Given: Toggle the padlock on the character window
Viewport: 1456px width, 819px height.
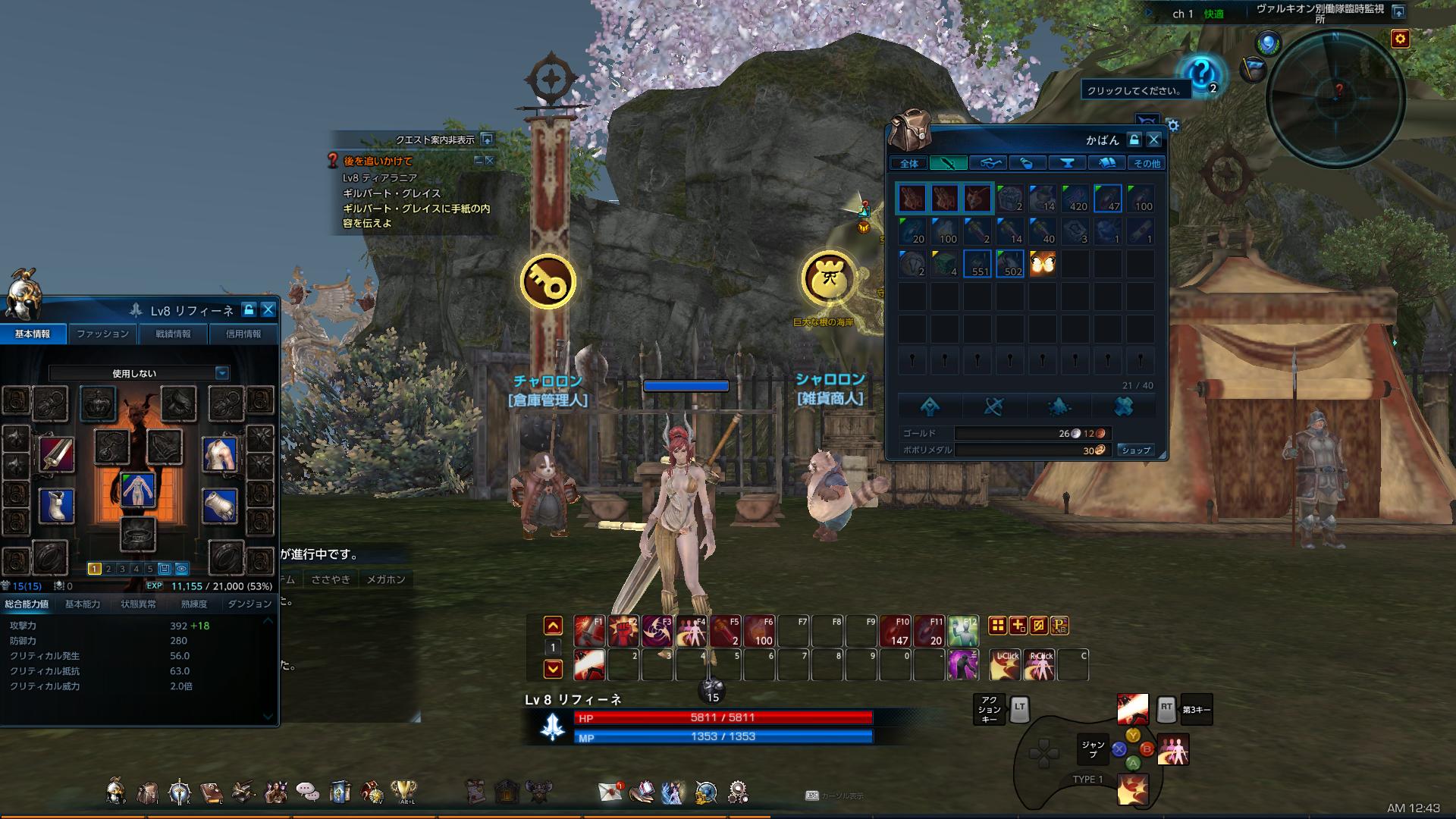Looking at the screenshot, I should [x=248, y=309].
